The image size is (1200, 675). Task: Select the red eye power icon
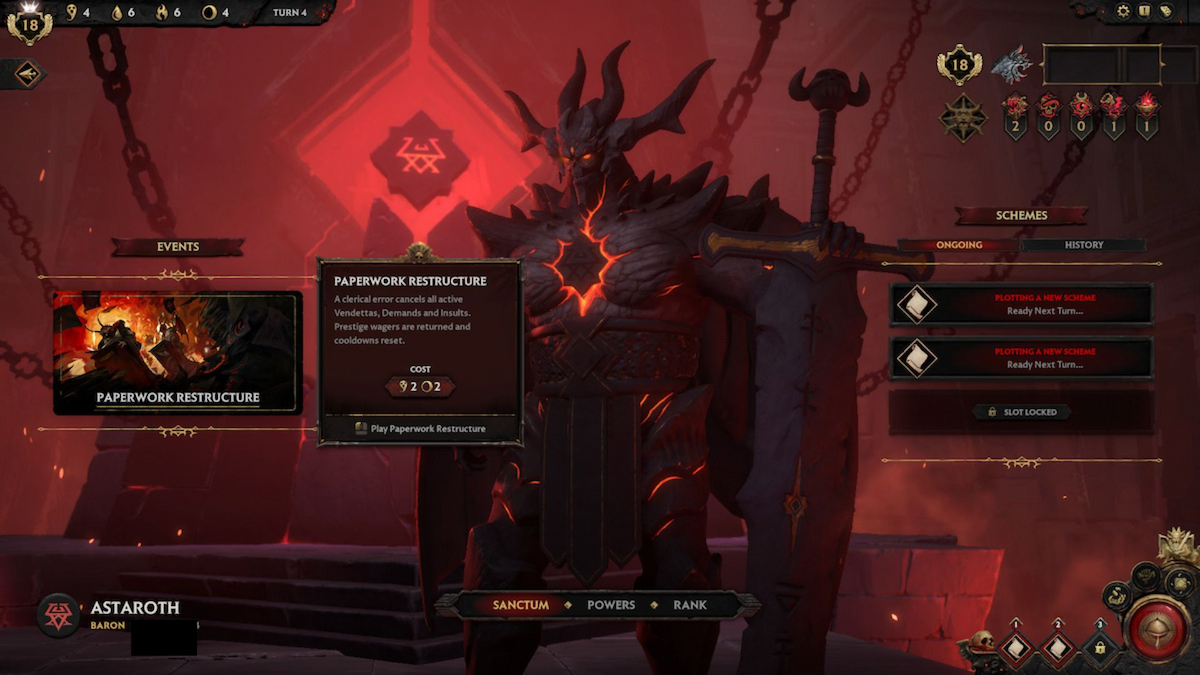1081,107
